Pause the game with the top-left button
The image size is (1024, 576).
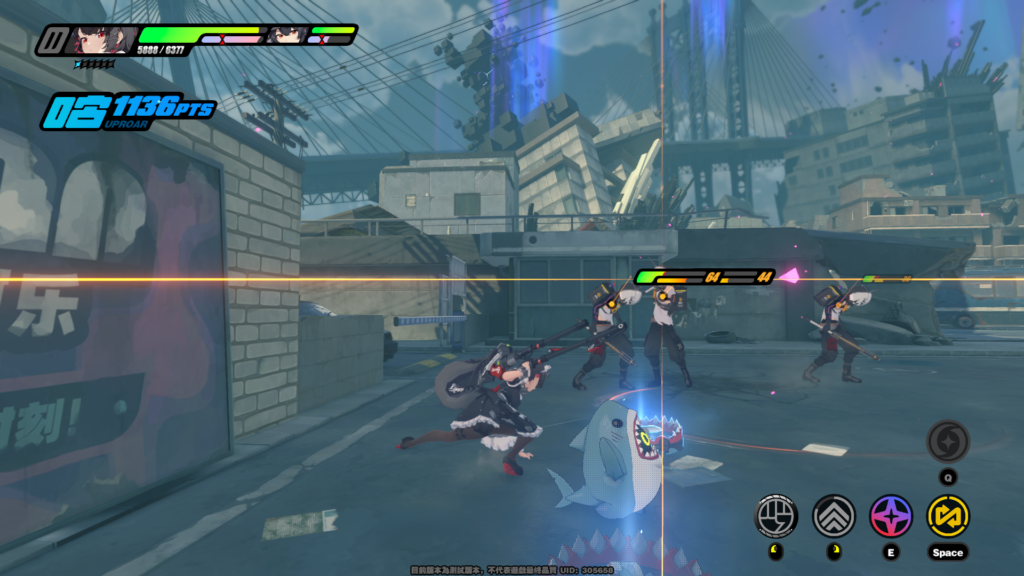tap(50, 41)
